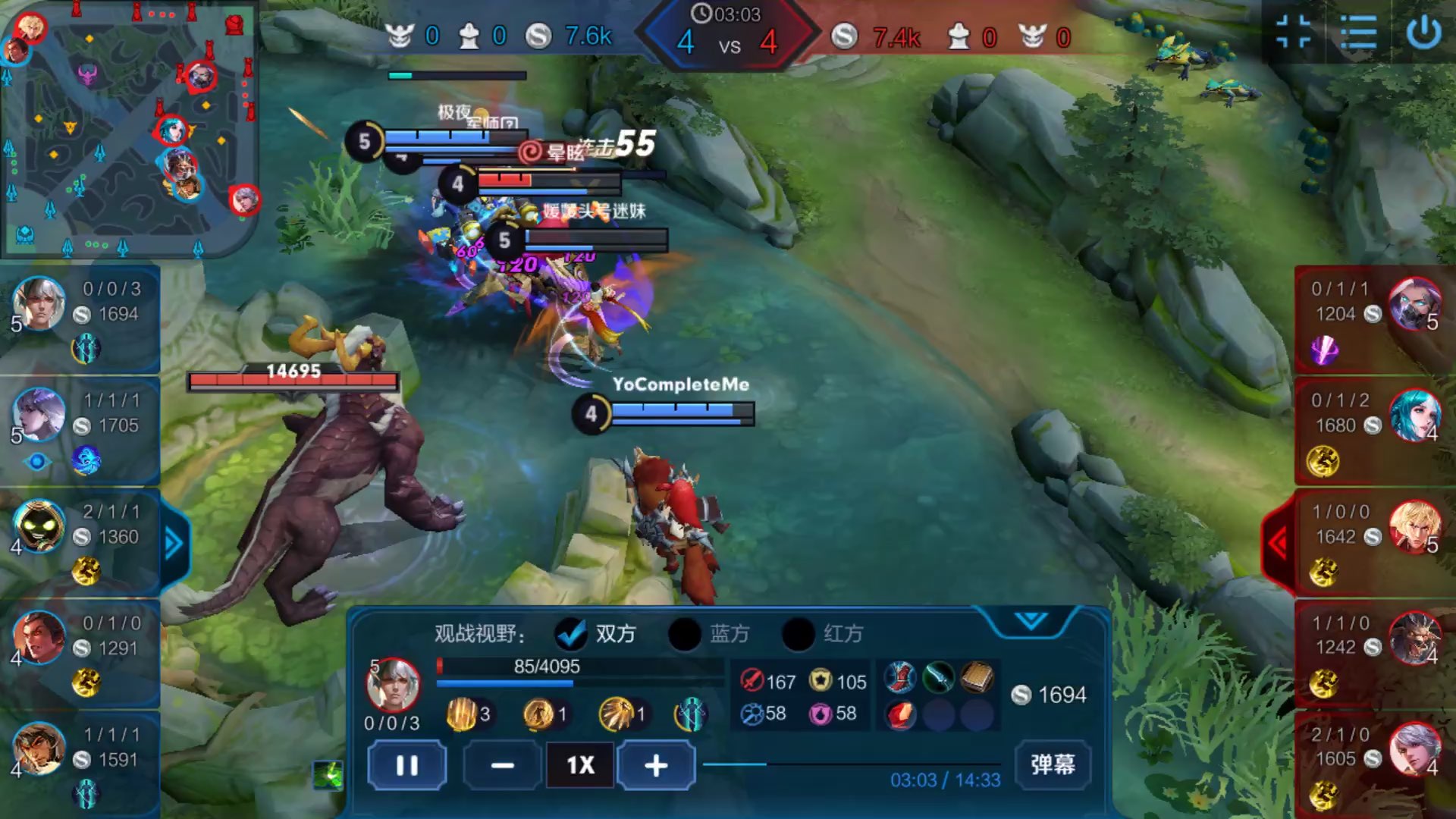Expand the red team panel arrow

tap(1279, 543)
